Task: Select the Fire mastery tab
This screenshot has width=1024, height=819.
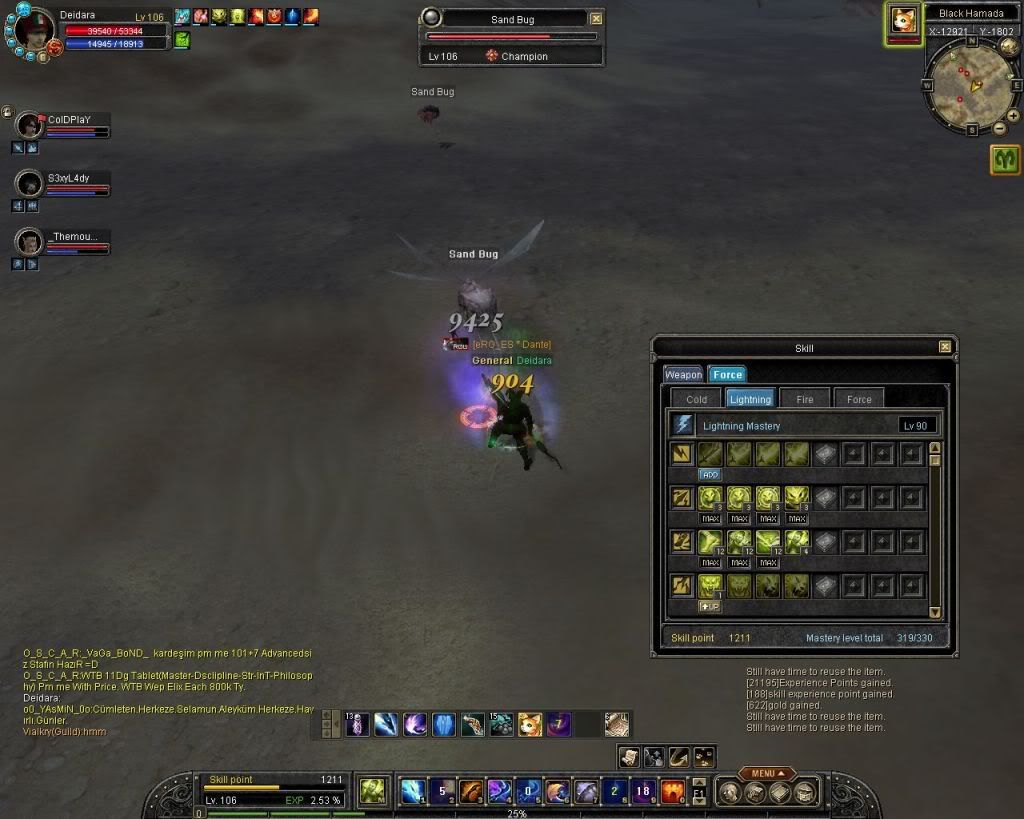Action: pyautogui.click(x=805, y=398)
